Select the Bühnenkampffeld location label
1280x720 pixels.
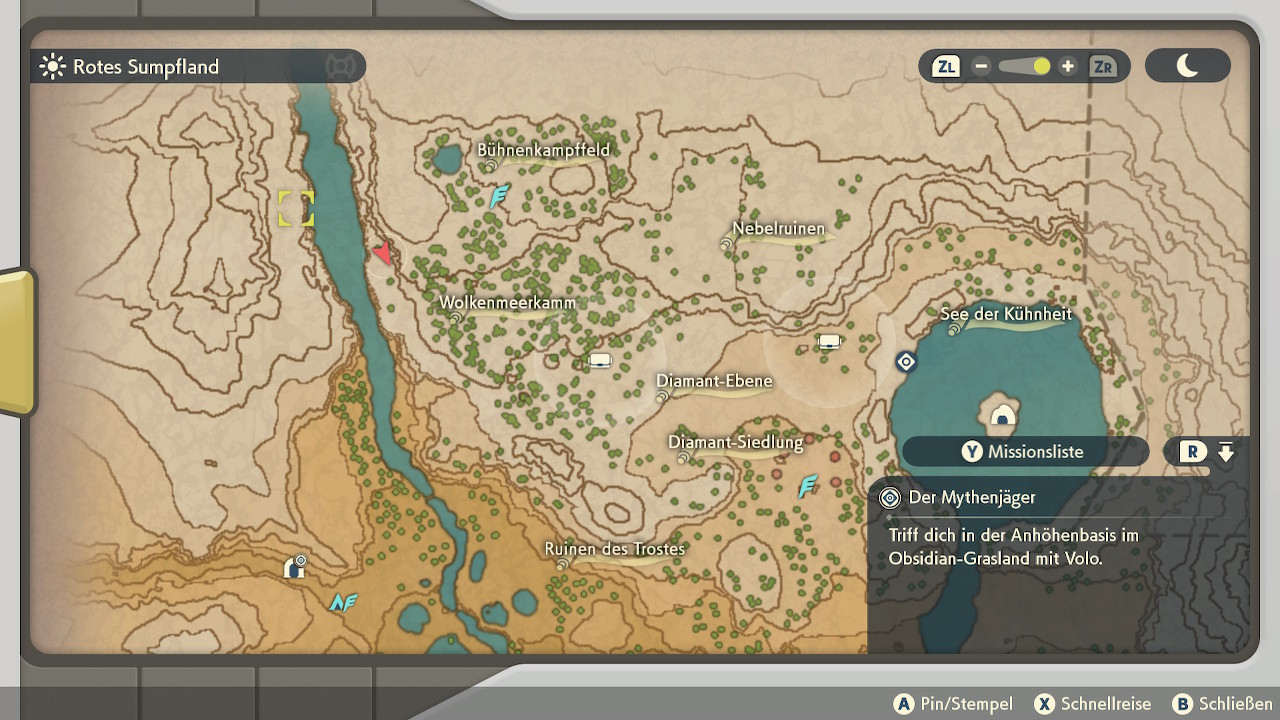(x=543, y=151)
